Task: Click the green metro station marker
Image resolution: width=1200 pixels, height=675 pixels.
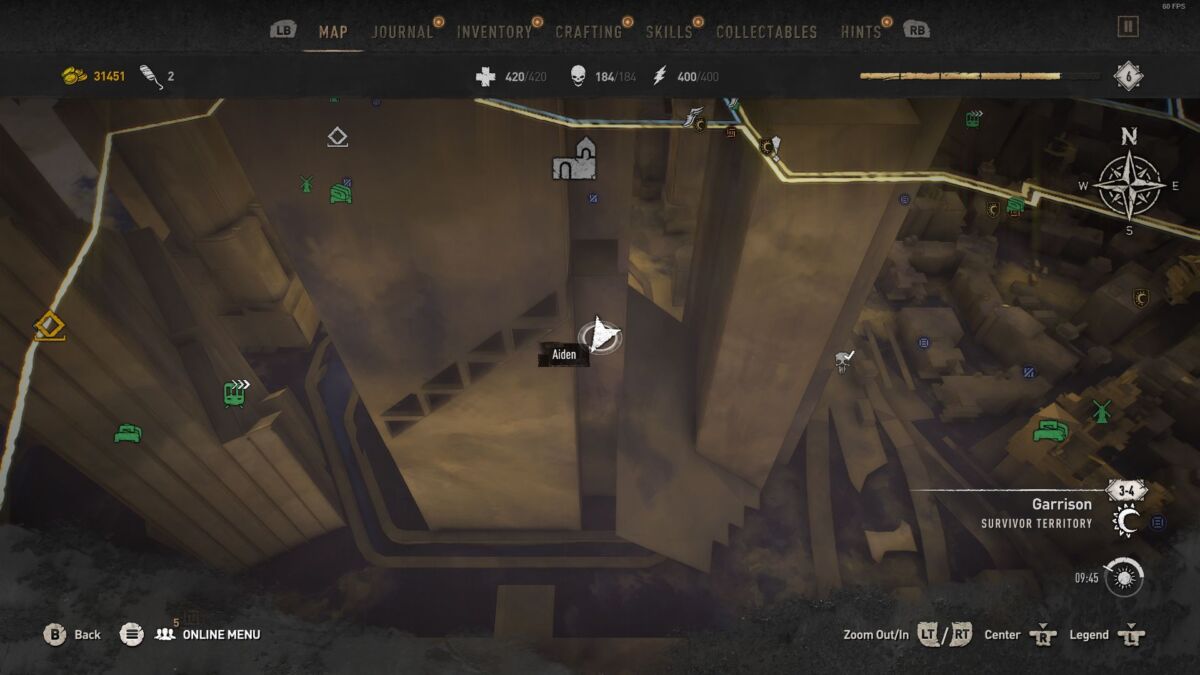Action: [x=236, y=391]
